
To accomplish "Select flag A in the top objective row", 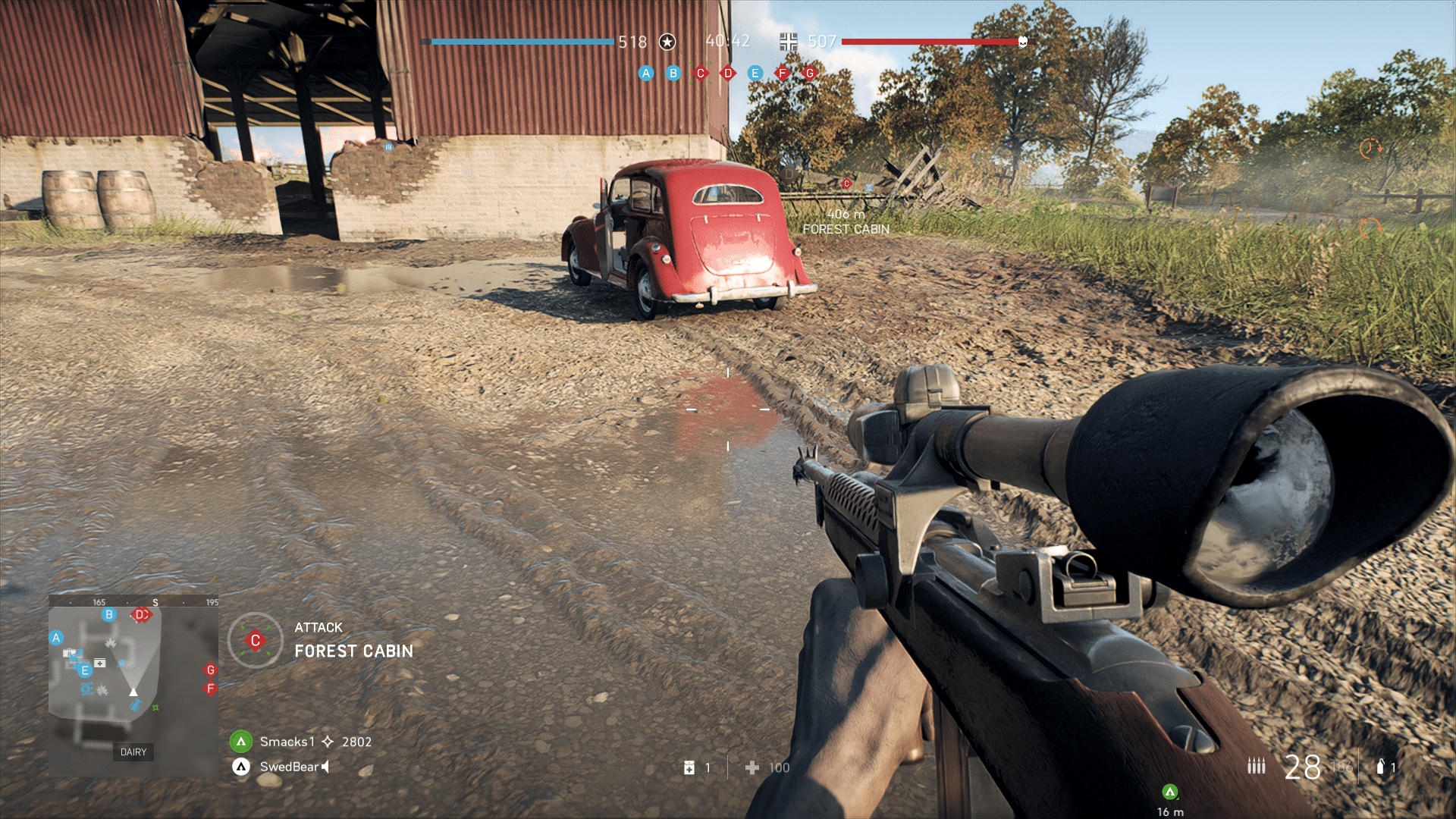I will point(646,74).
